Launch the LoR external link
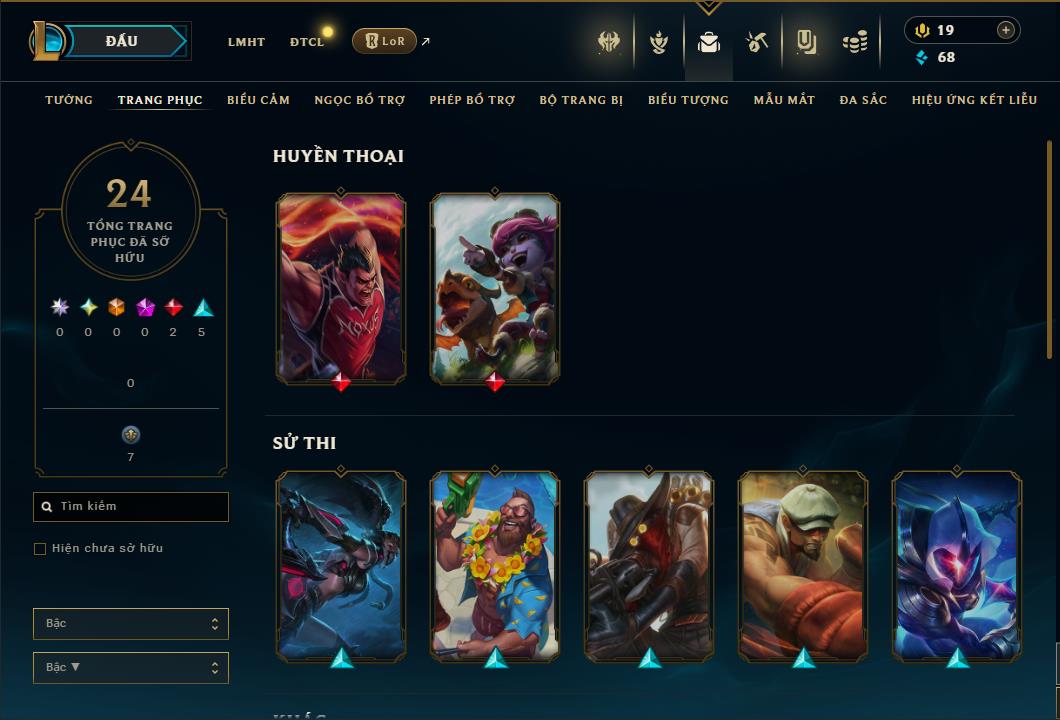Image resolution: width=1060 pixels, height=720 pixels. [385, 41]
